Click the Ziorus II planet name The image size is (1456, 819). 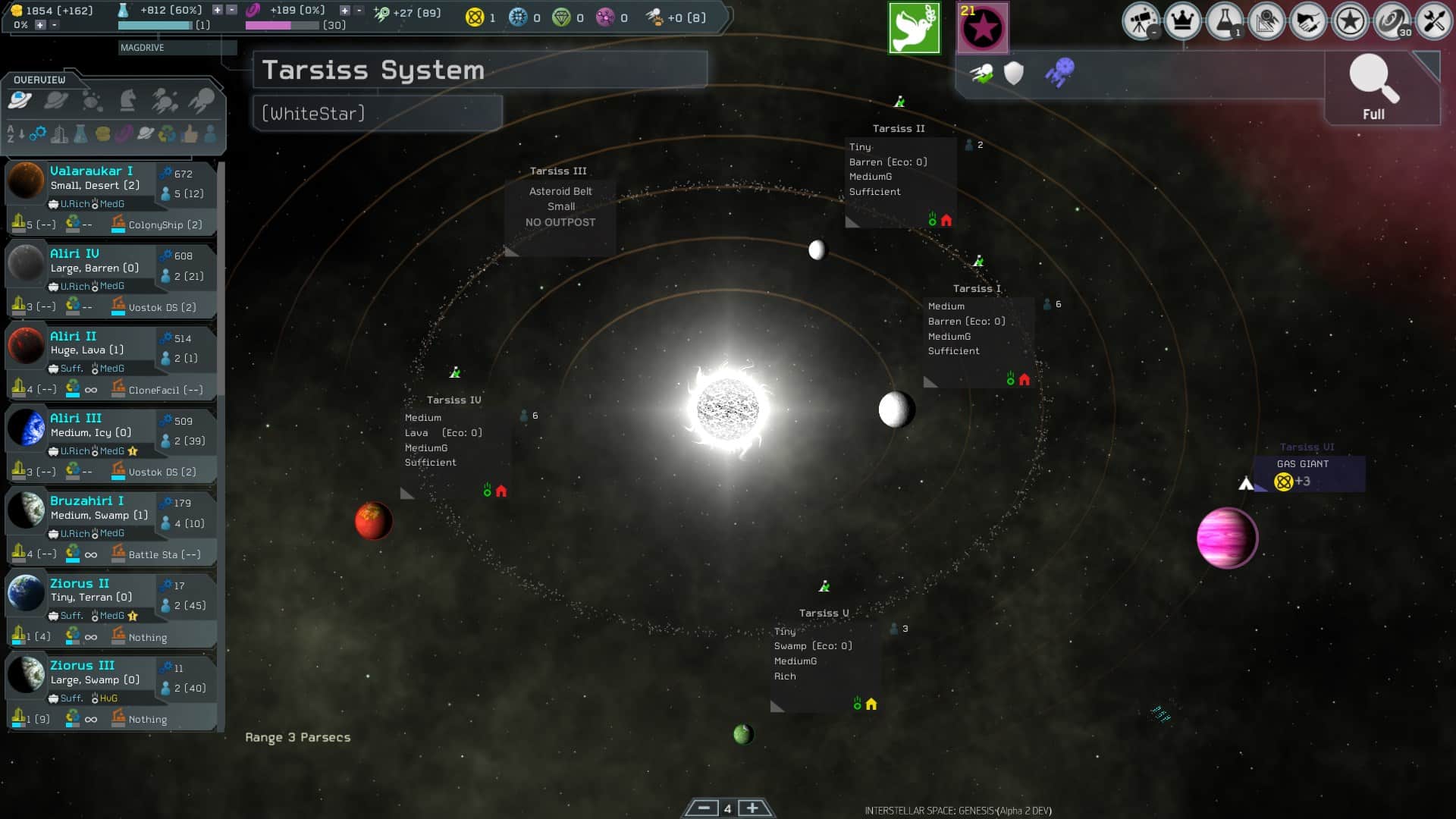[79, 583]
